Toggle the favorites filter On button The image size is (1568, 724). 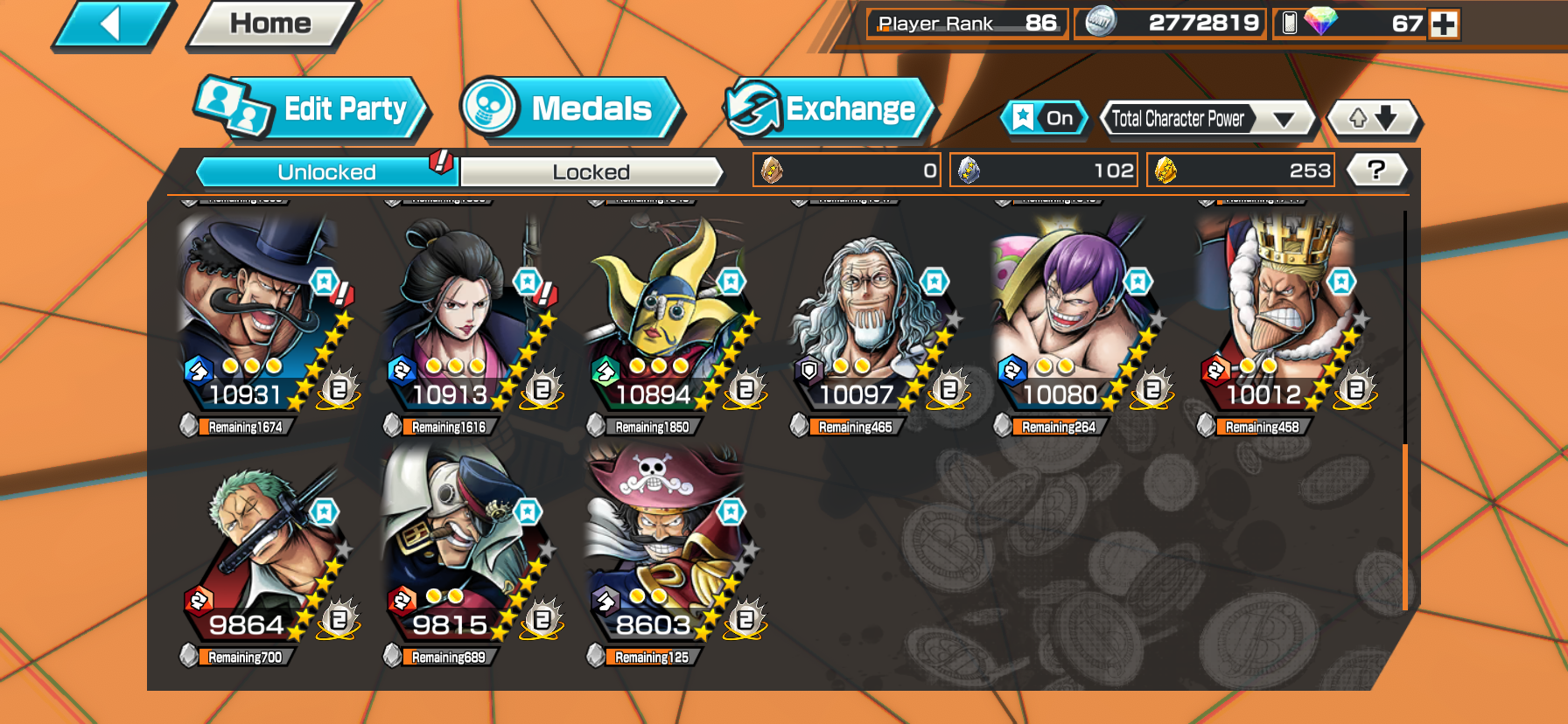point(1045,118)
